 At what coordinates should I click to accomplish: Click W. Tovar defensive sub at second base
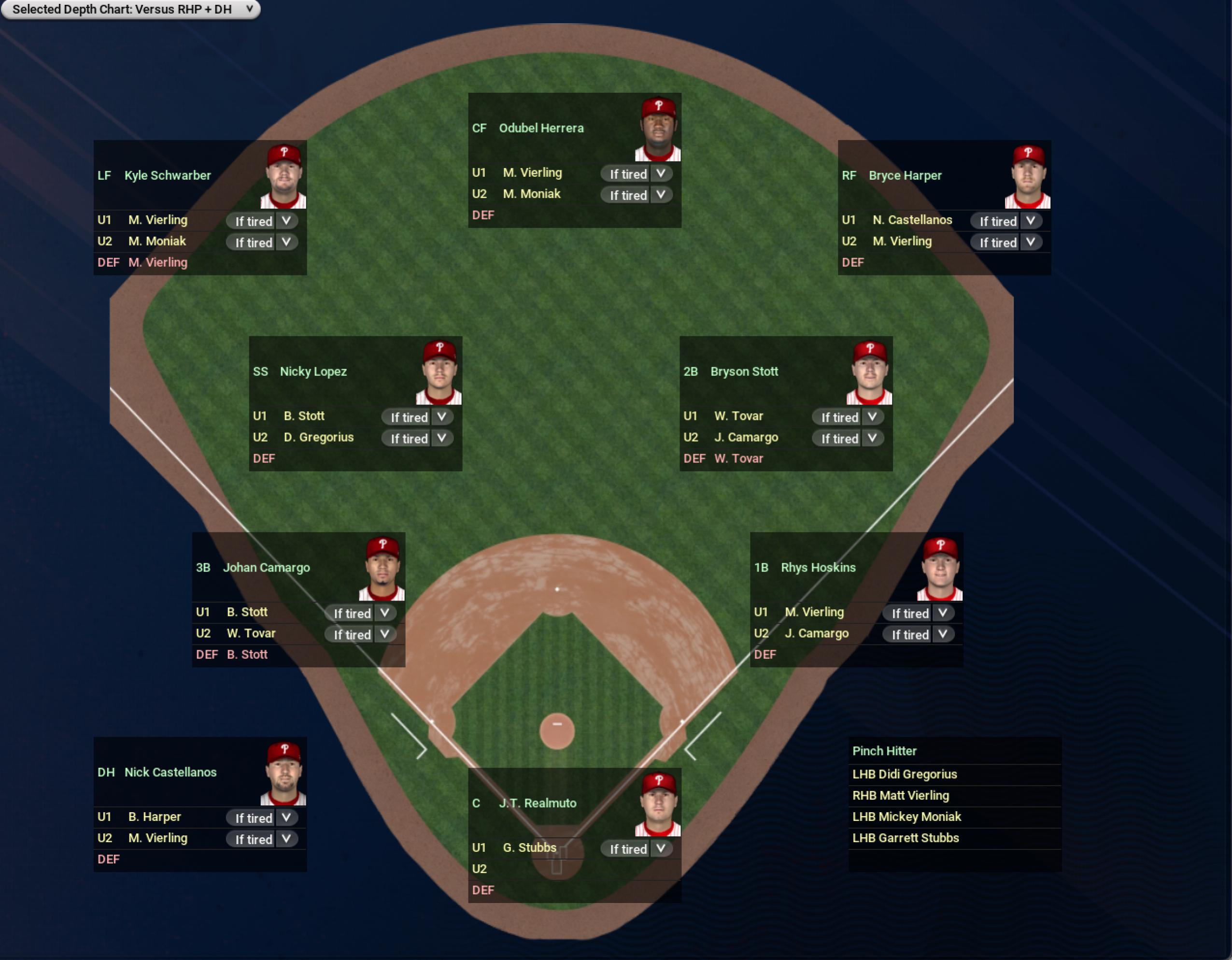pyautogui.click(x=738, y=459)
